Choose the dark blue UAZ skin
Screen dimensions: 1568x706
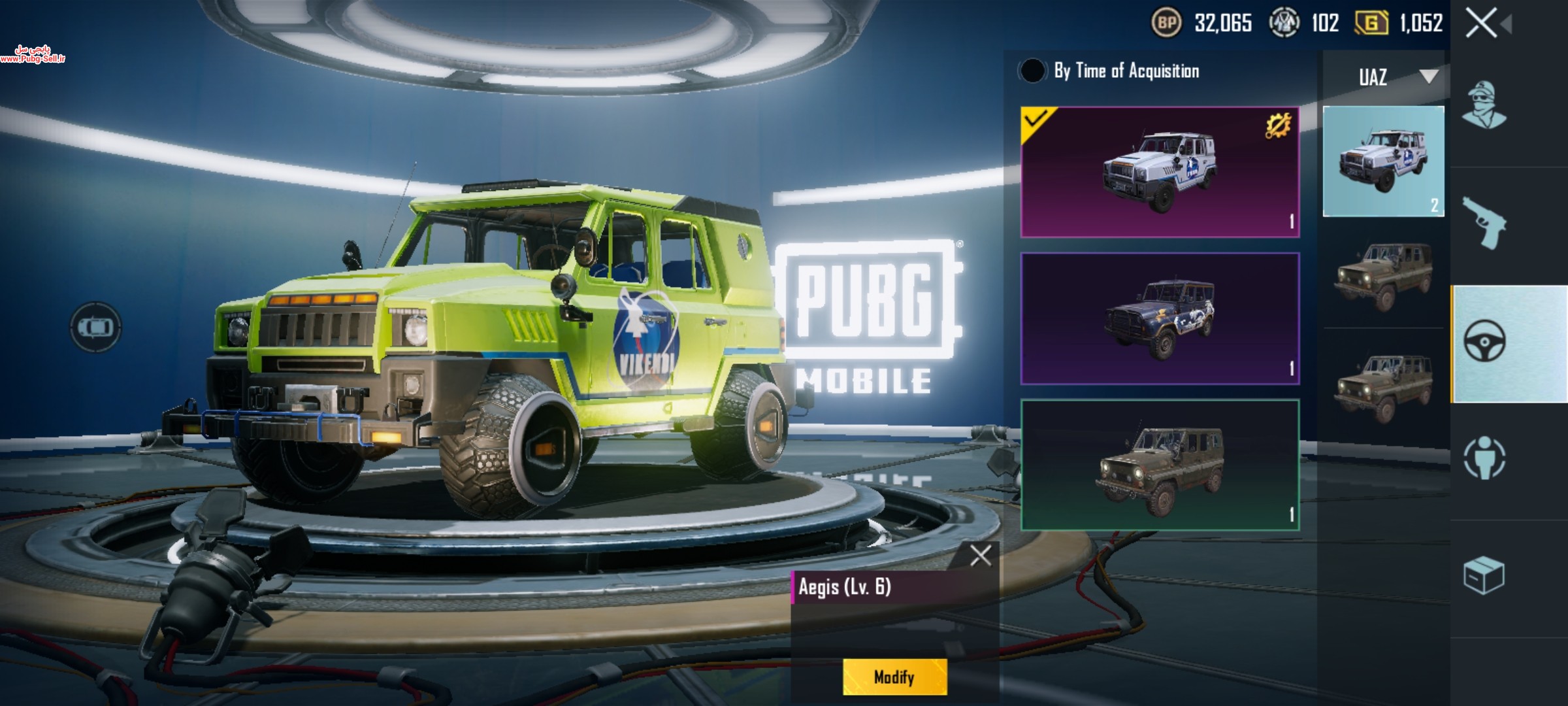(x=1159, y=319)
